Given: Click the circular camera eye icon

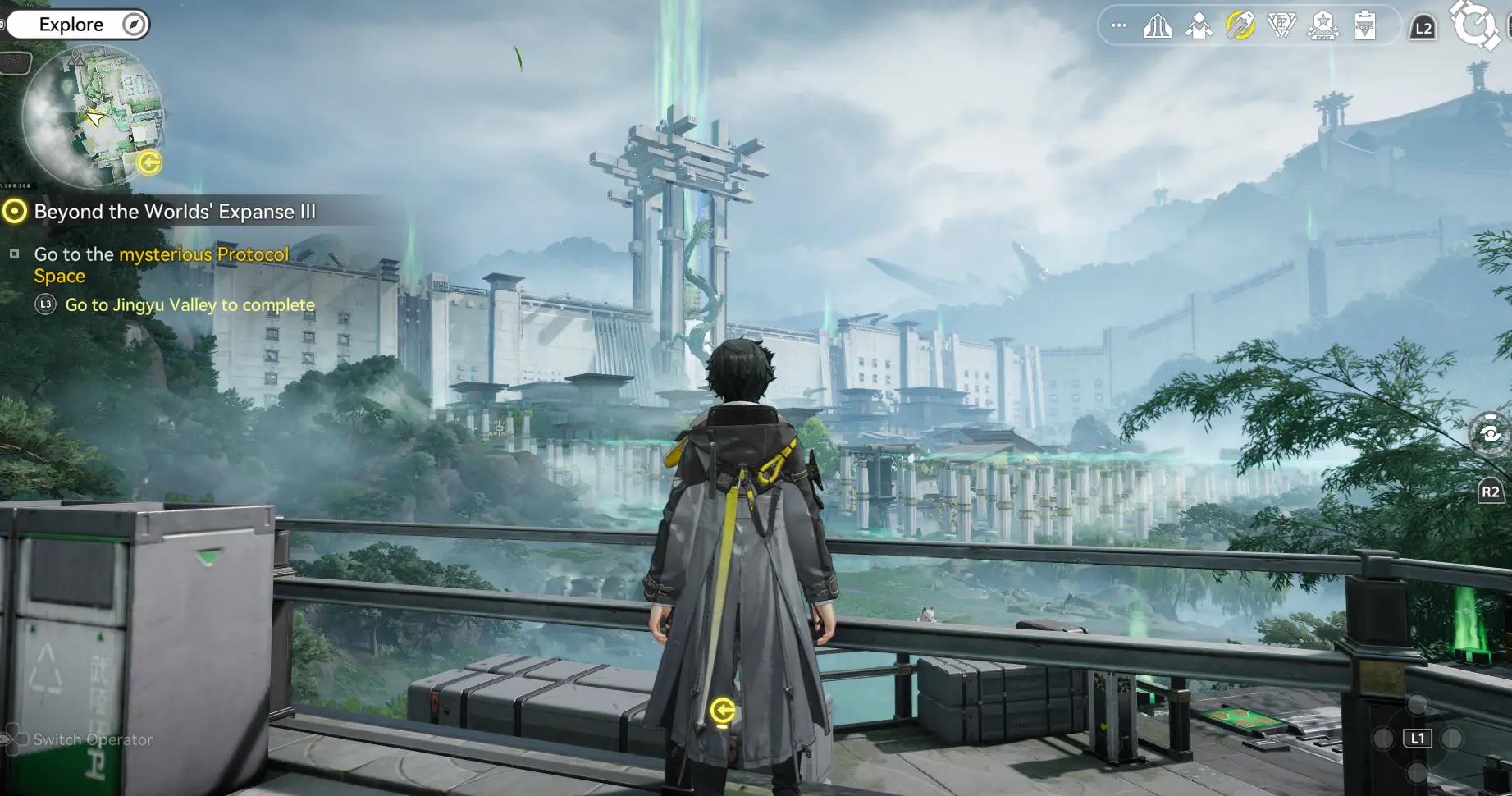Looking at the screenshot, I should point(1491,434).
